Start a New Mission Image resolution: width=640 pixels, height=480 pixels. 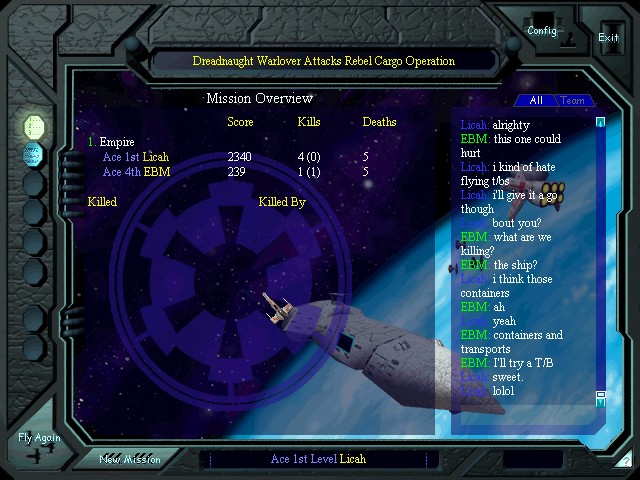click(x=130, y=459)
